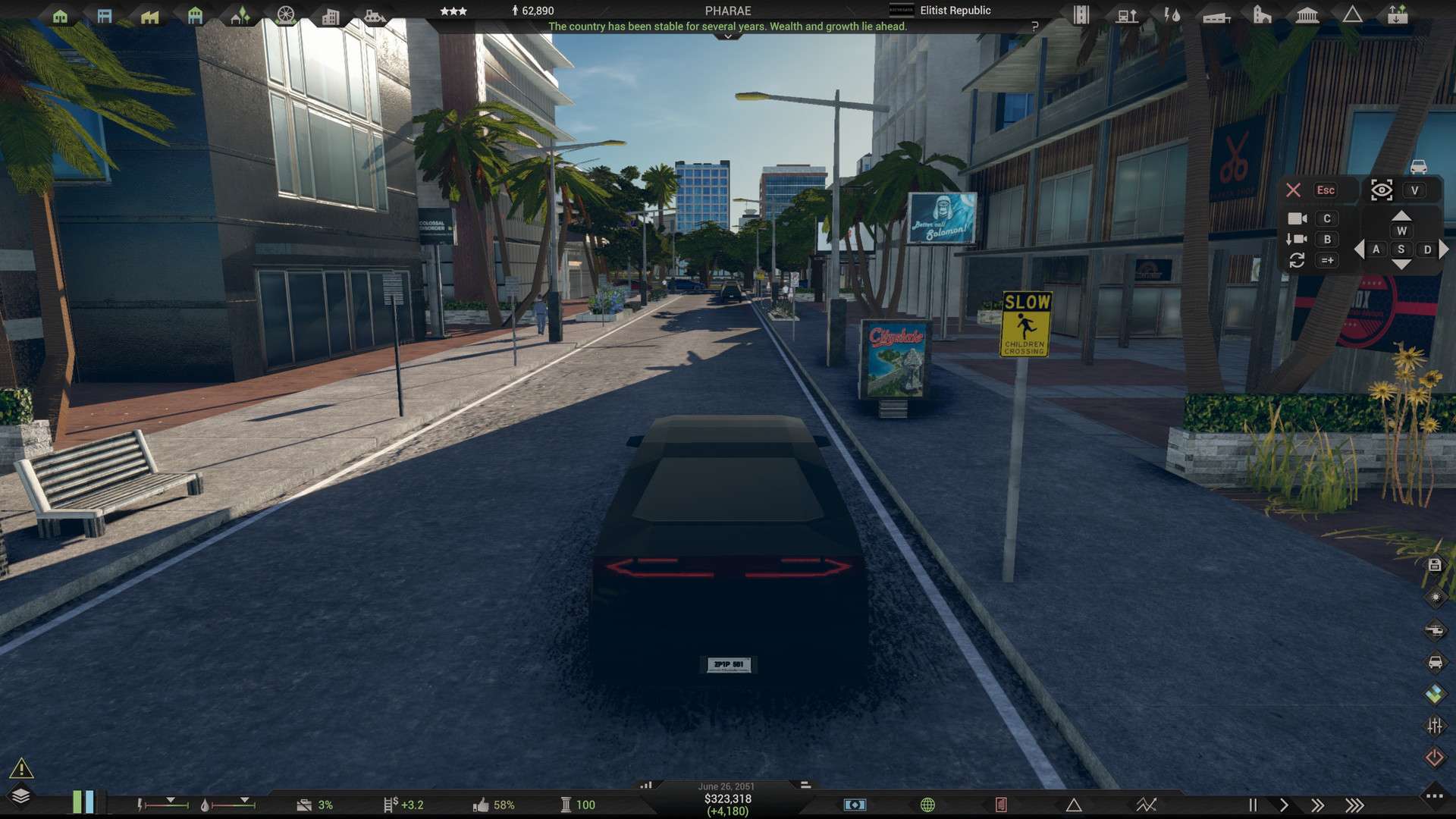The width and height of the screenshot is (1456, 819).
Task: Click the question mark help icon
Action: pos(1034,27)
